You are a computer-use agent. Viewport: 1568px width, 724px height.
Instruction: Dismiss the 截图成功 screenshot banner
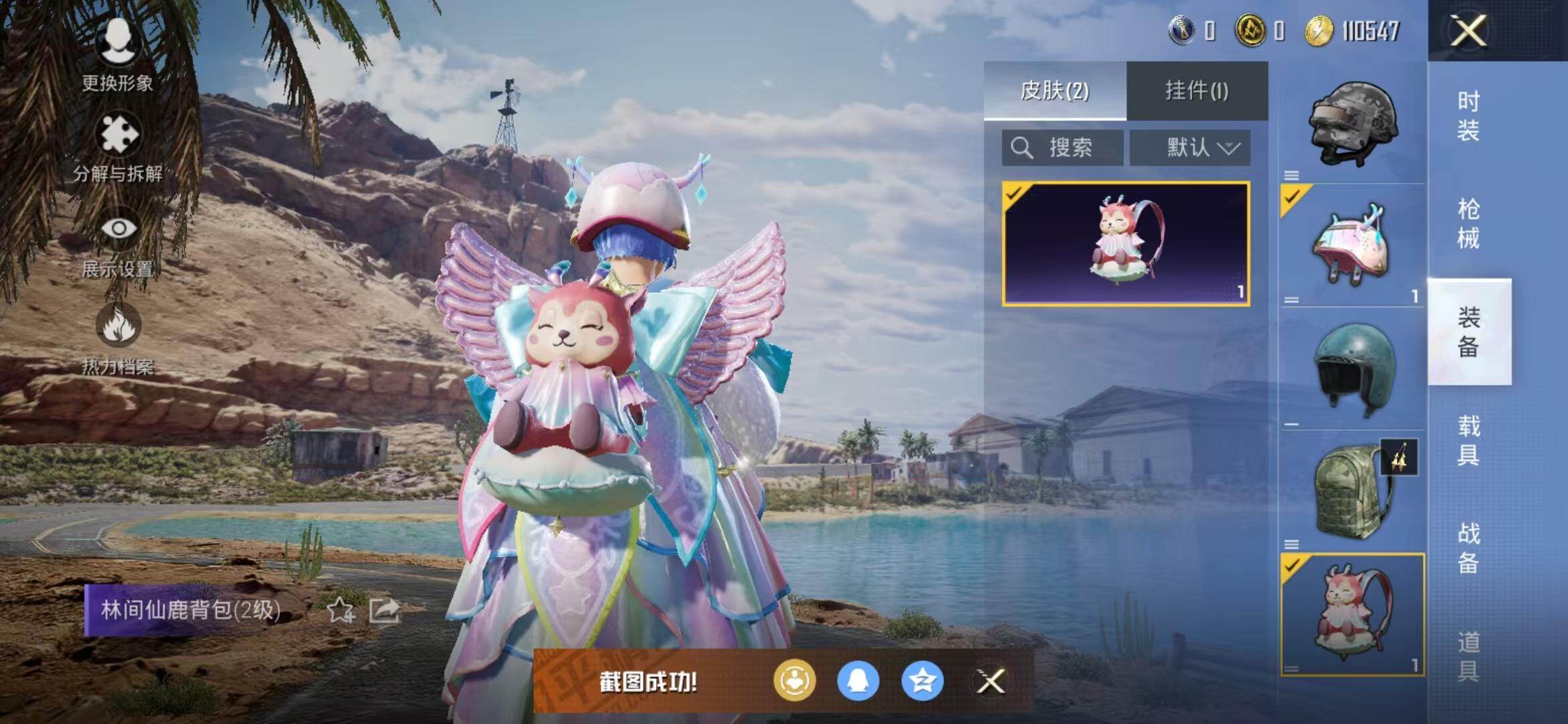click(x=990, y=681)
